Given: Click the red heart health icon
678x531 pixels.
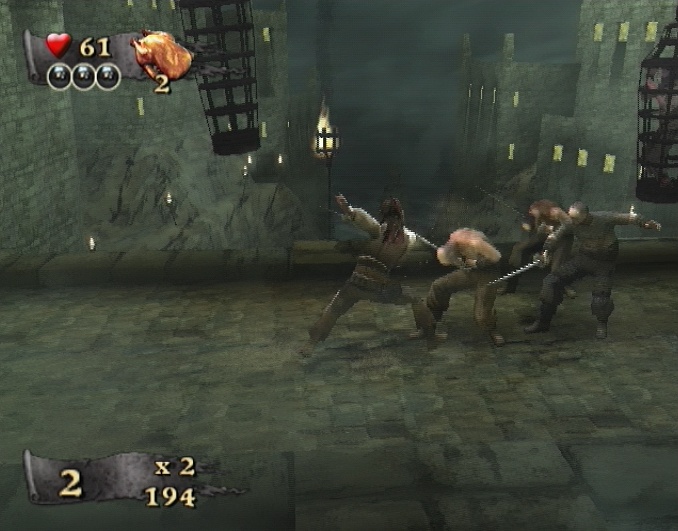Looking at the screenshot, I should (58, 45).
